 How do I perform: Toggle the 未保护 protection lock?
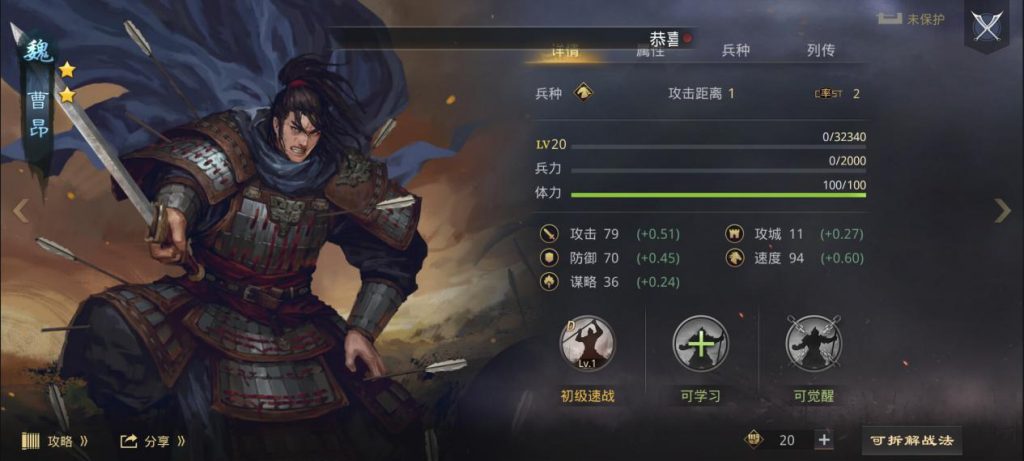910,19
